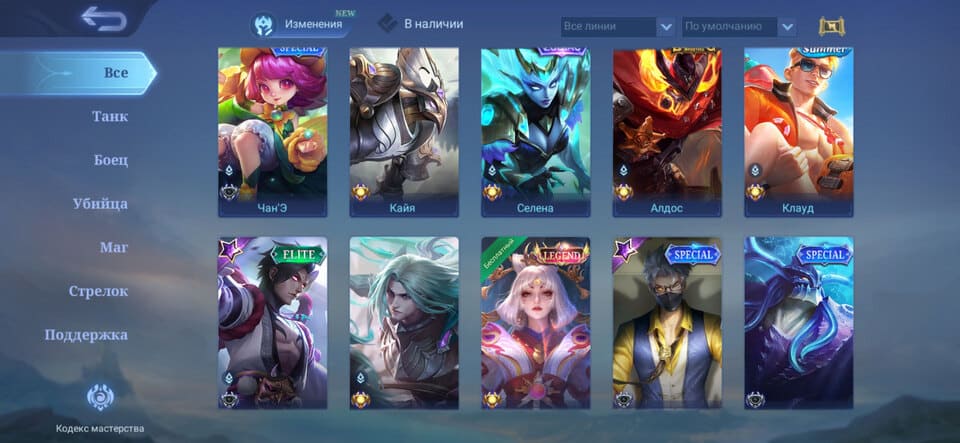Select the Все hero category
Image resolution: width=960 pixels, height=443 pixels.
115,73
